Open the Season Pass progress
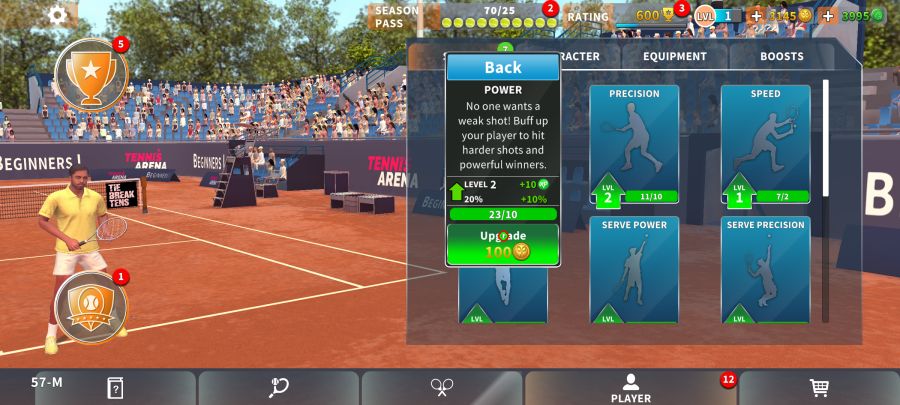Image resolution: width=900 pixels, height=405 pixels. tap(465, 16)
